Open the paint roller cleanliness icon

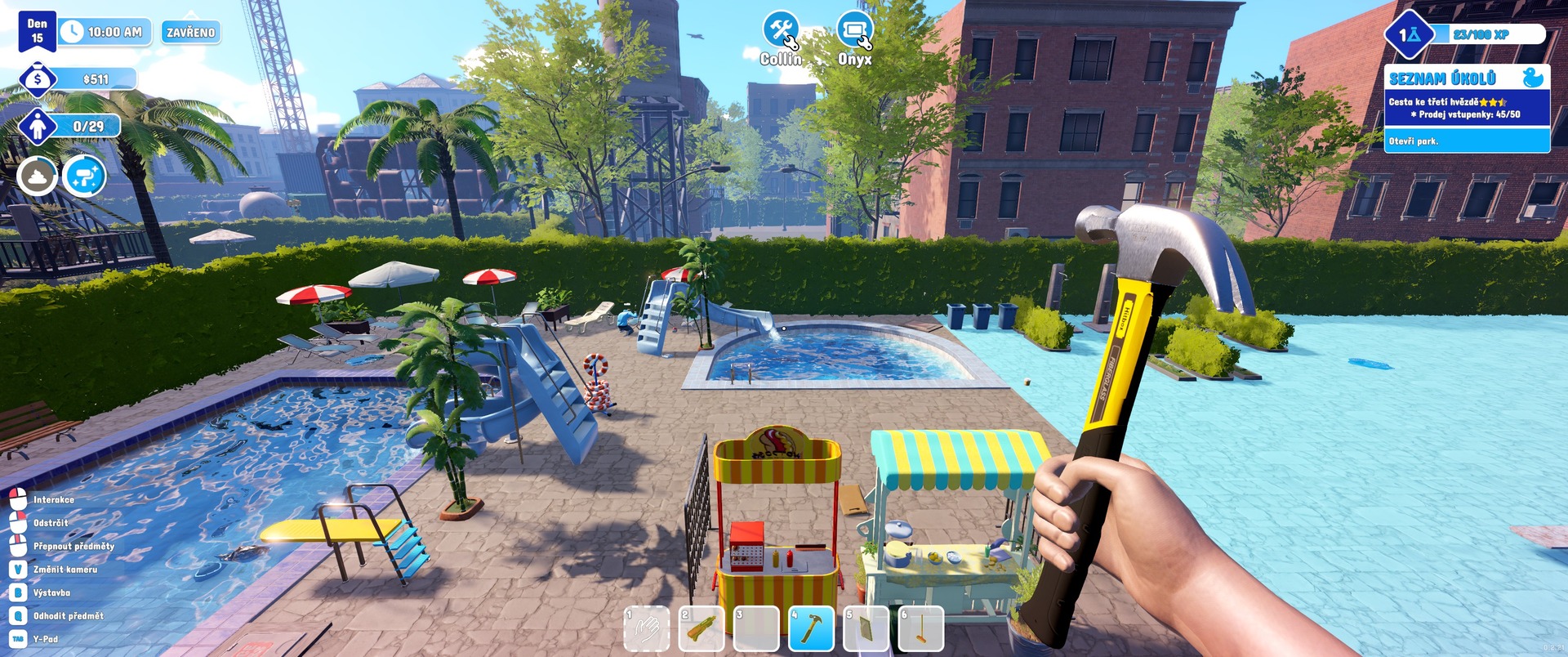[x=84, y=176]
